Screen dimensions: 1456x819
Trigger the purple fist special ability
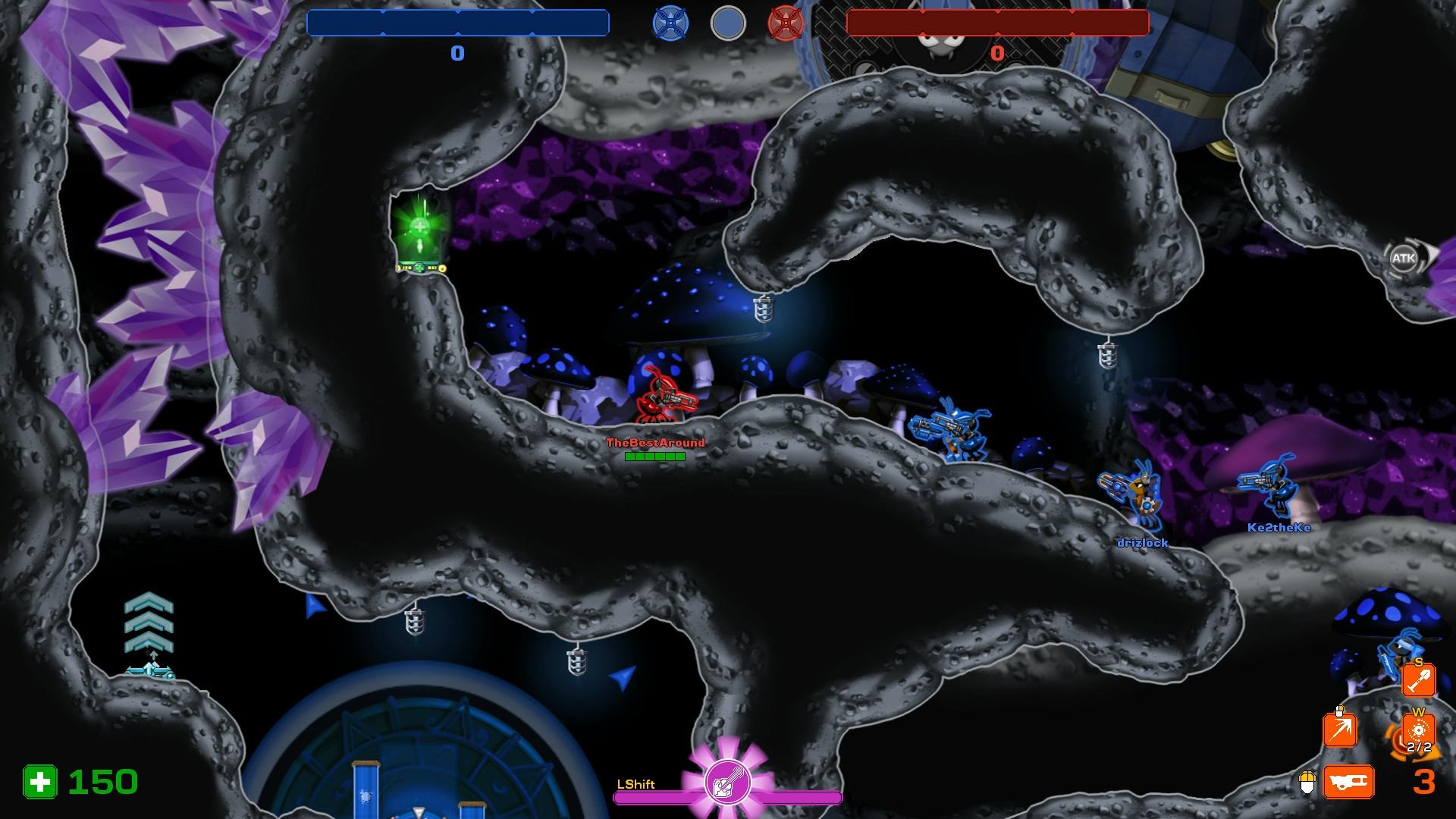click(x=728, y=783)
